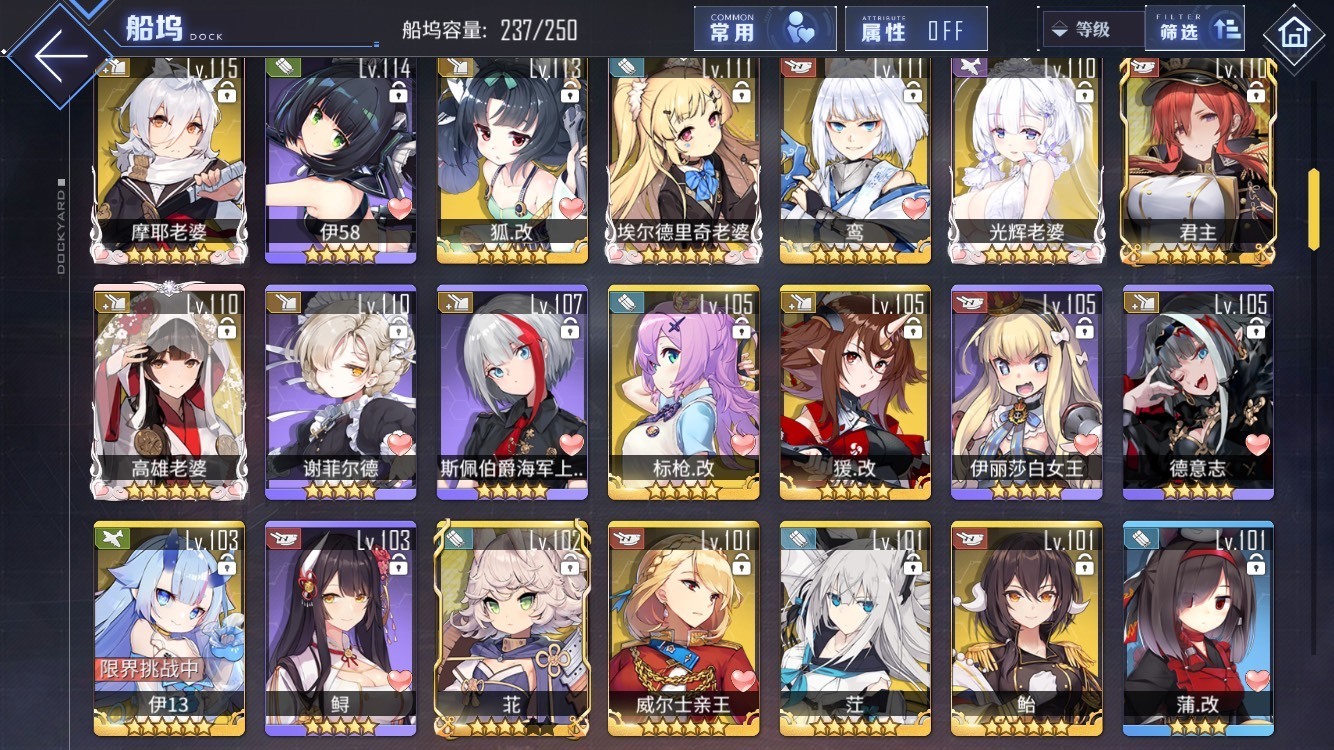Open the 筛选 filter options
Image resolution: width=1334 pixels, height=750 pixels.
pyautogui.click(x=1197, y=30)
